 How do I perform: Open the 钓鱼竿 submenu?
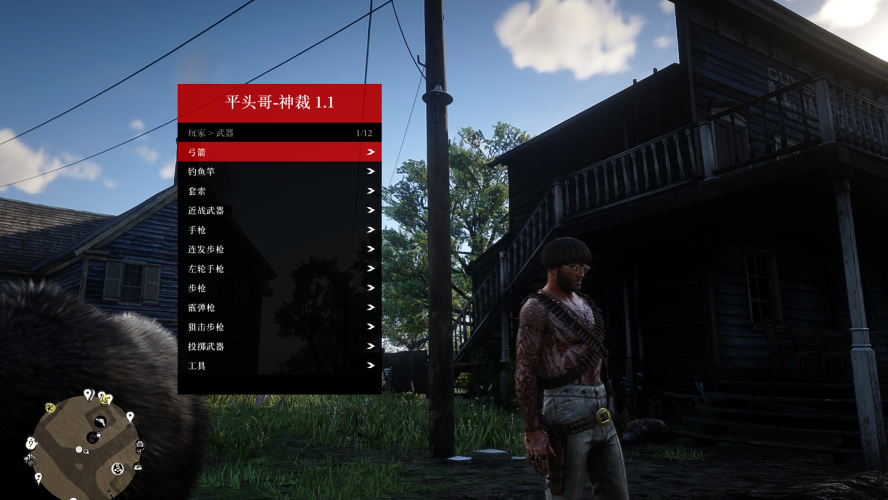(279, 172)
